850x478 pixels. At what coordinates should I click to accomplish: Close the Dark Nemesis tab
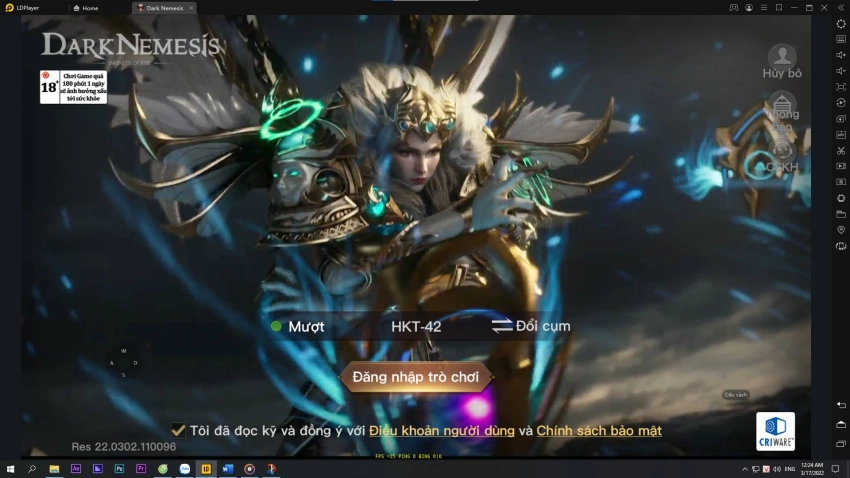click(191, 7)
